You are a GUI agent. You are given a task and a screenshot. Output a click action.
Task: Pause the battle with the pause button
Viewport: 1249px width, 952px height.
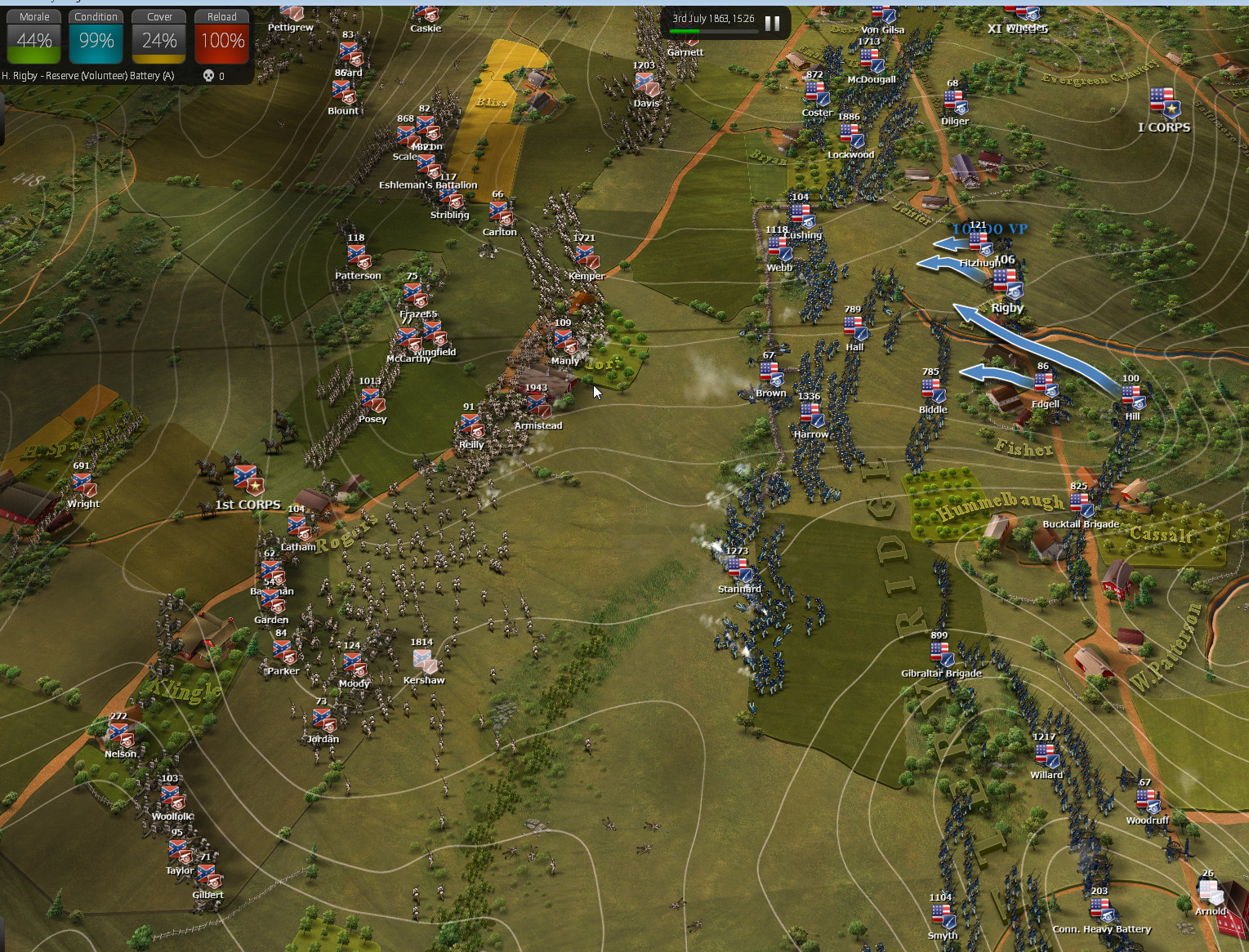pyautogui.click(x=772, y=24)
